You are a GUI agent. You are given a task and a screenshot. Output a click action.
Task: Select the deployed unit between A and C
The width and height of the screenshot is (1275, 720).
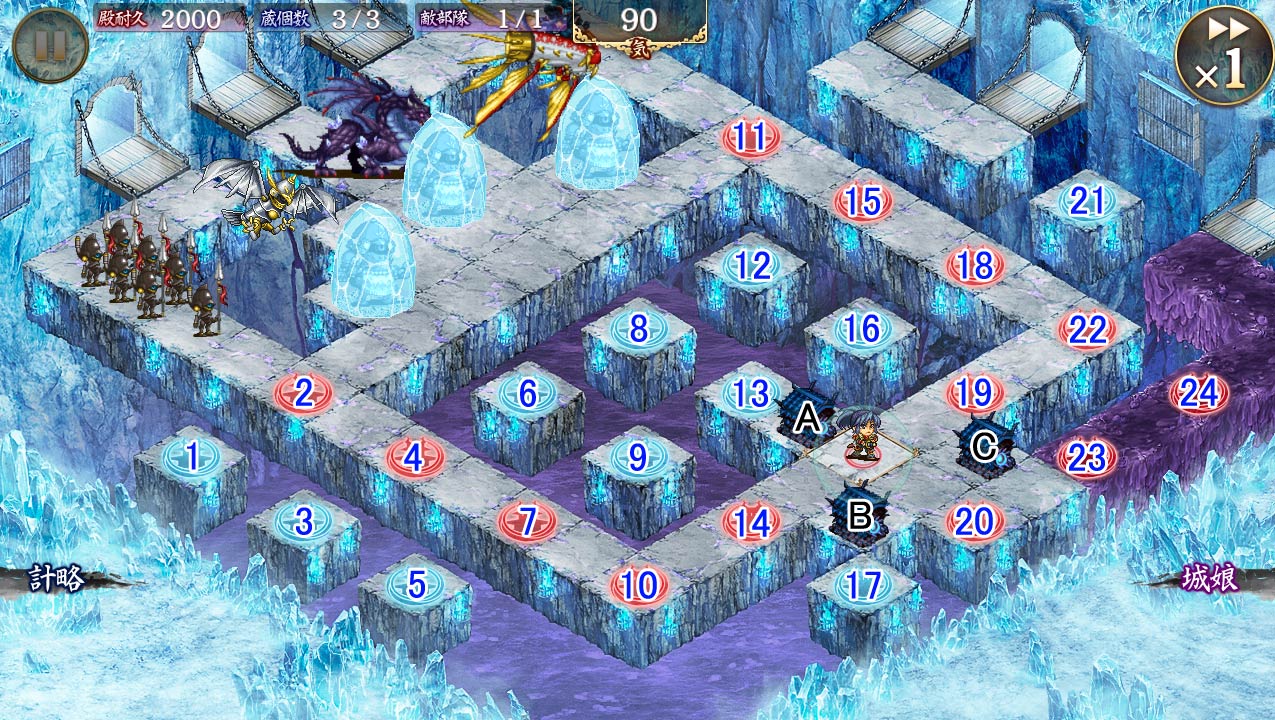[862, 439]
